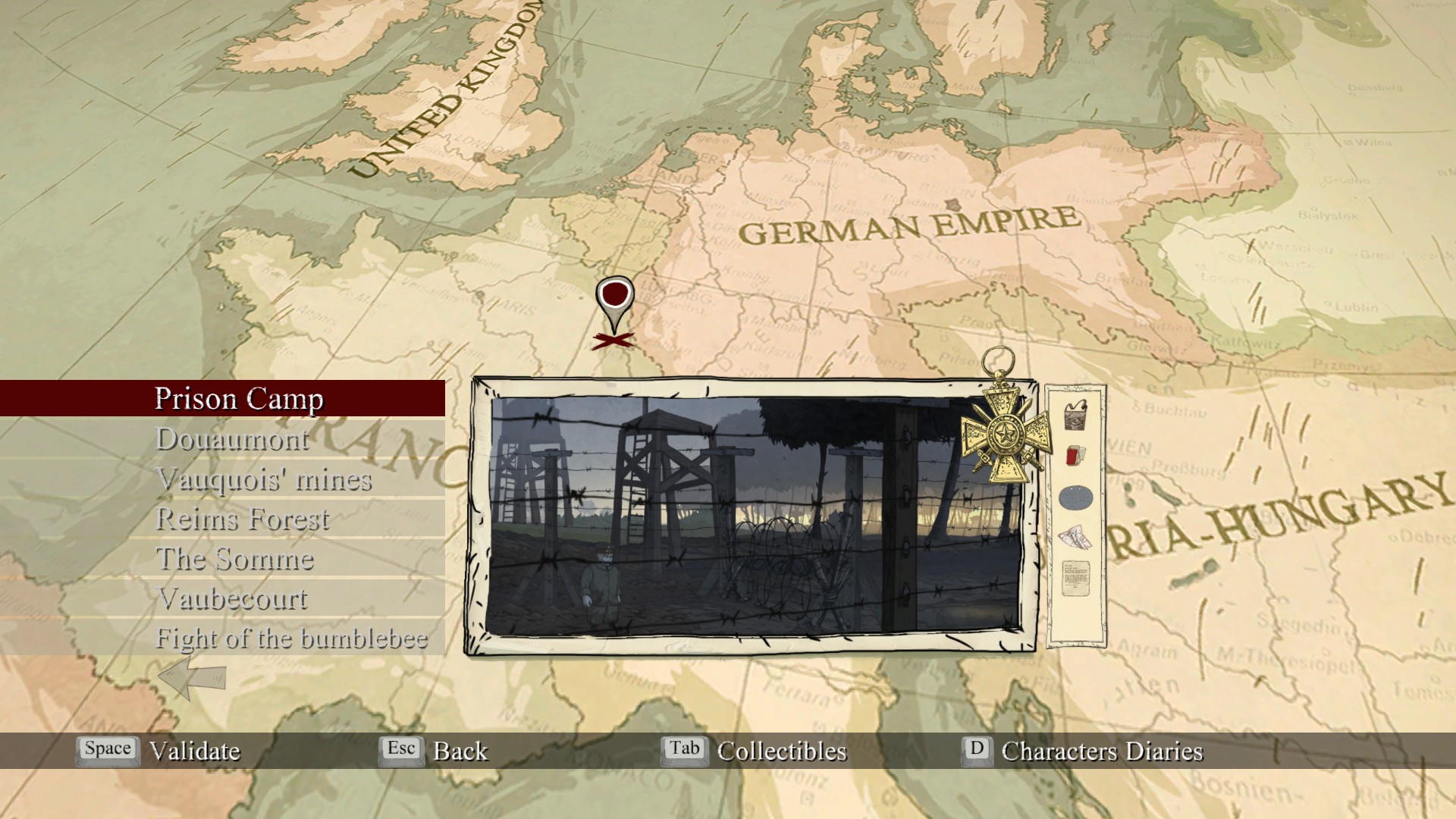Select Reims Forest from the list

(242, 519)
